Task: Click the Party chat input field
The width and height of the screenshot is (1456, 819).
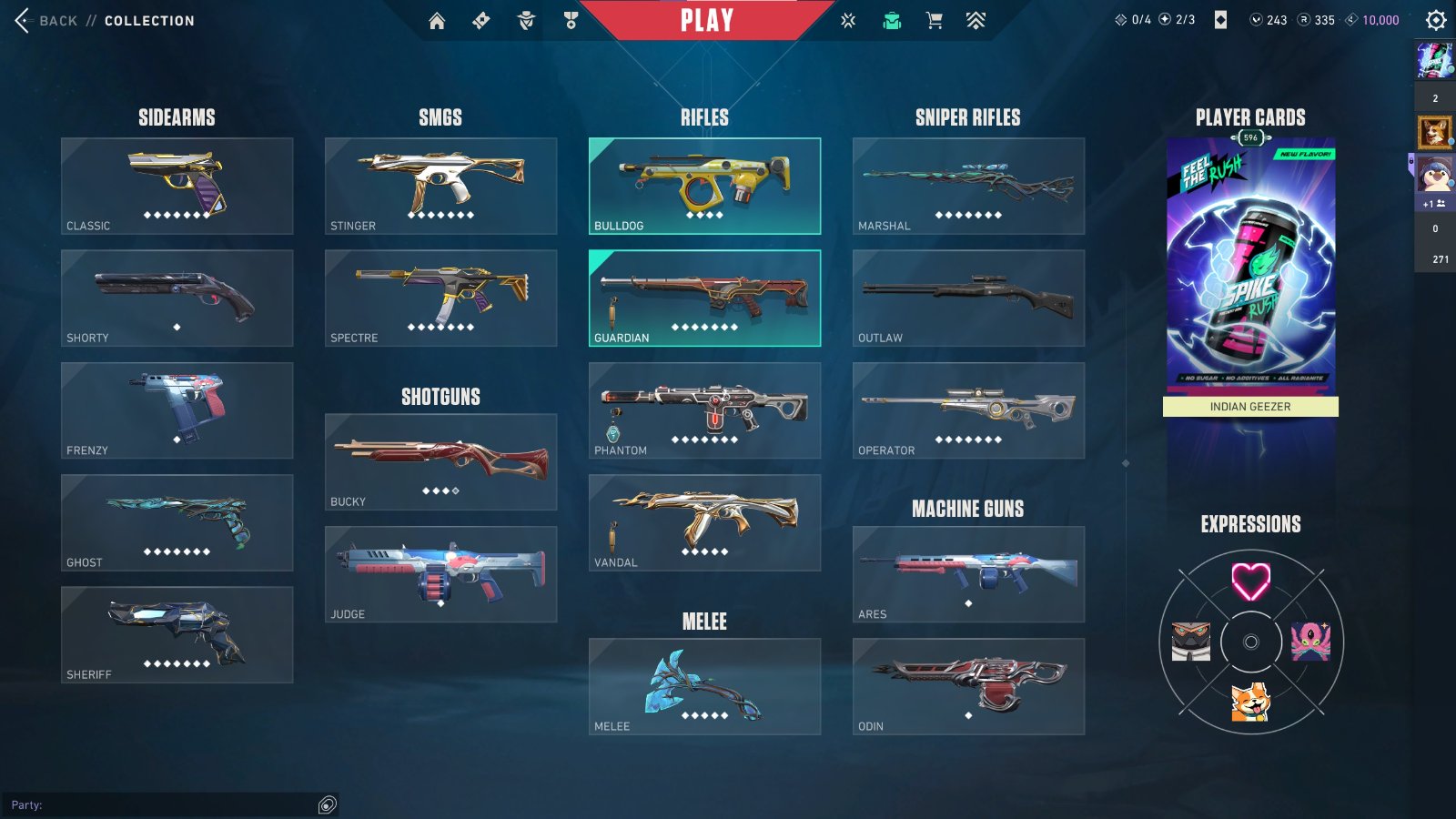Action: pyautogui.click(x=164, y=804)
